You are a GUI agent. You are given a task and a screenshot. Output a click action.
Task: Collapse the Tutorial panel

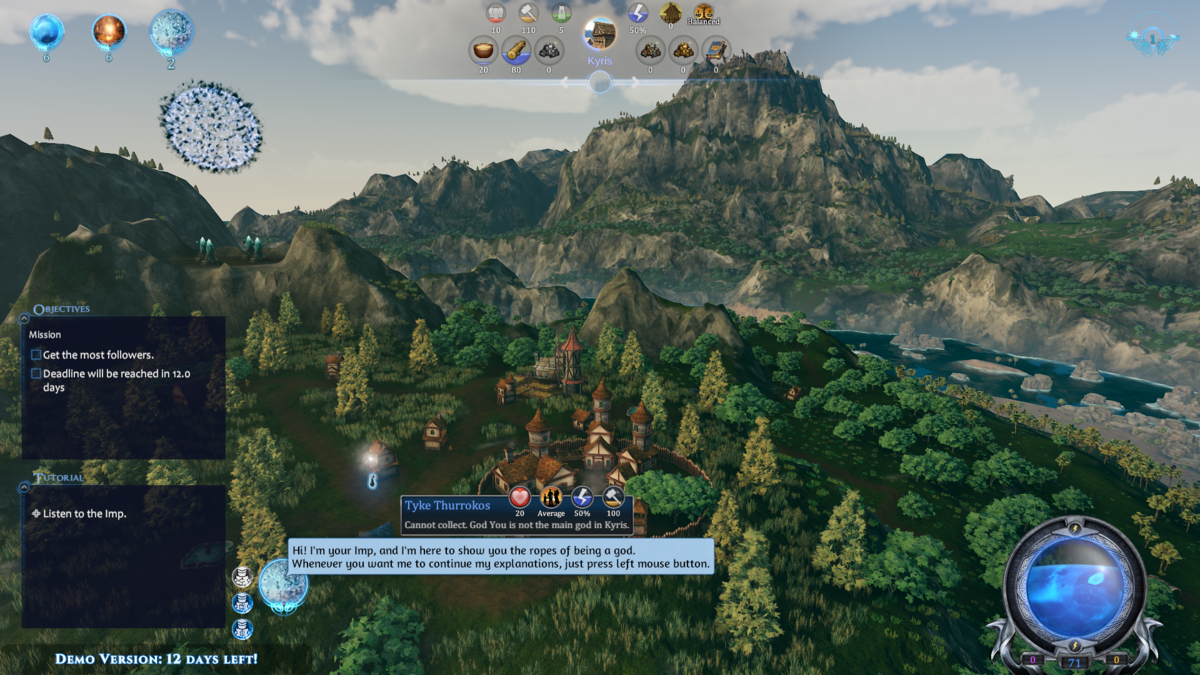(x=24, y=487)
